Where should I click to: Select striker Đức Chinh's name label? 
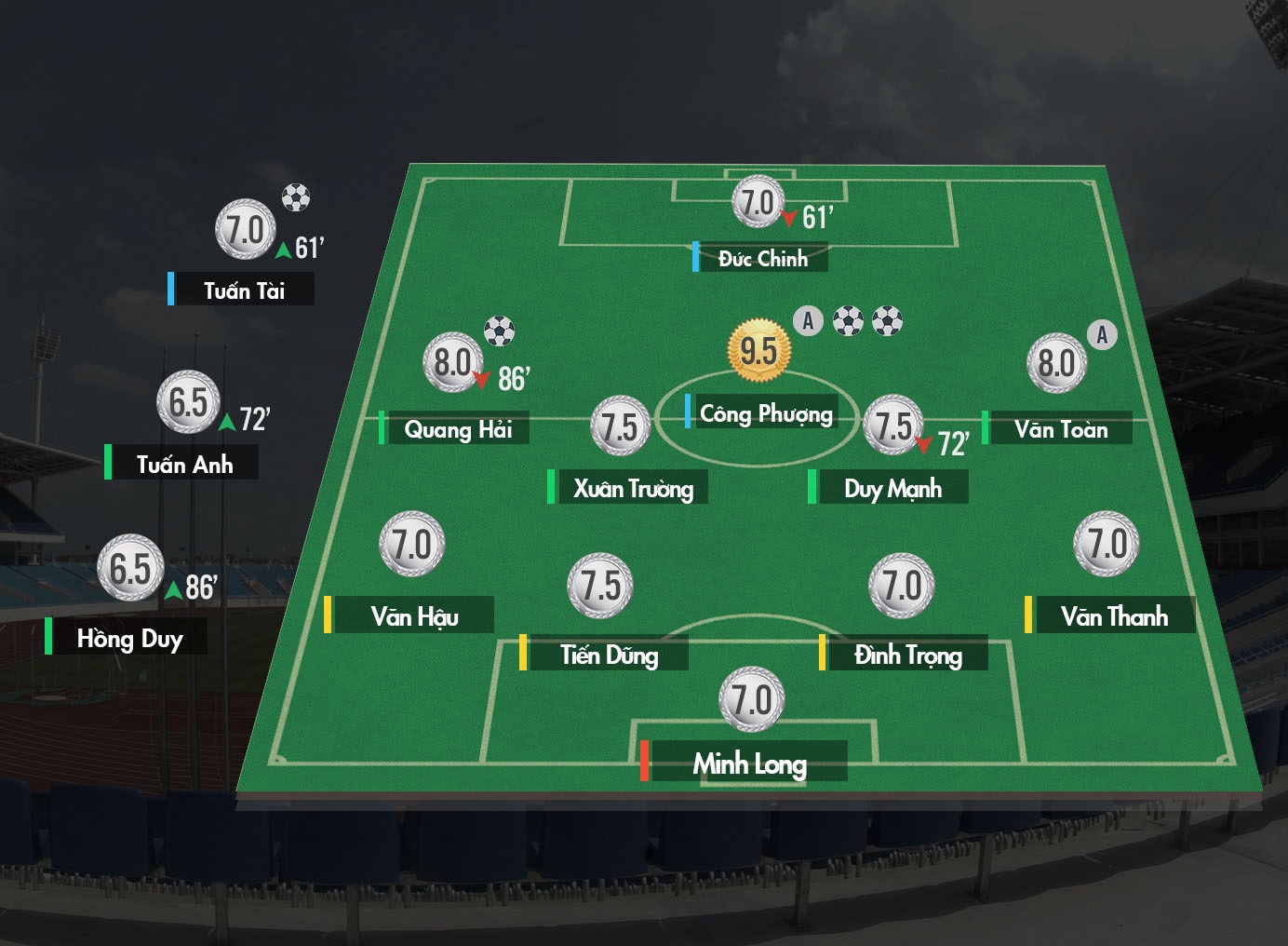pos(763,258)
